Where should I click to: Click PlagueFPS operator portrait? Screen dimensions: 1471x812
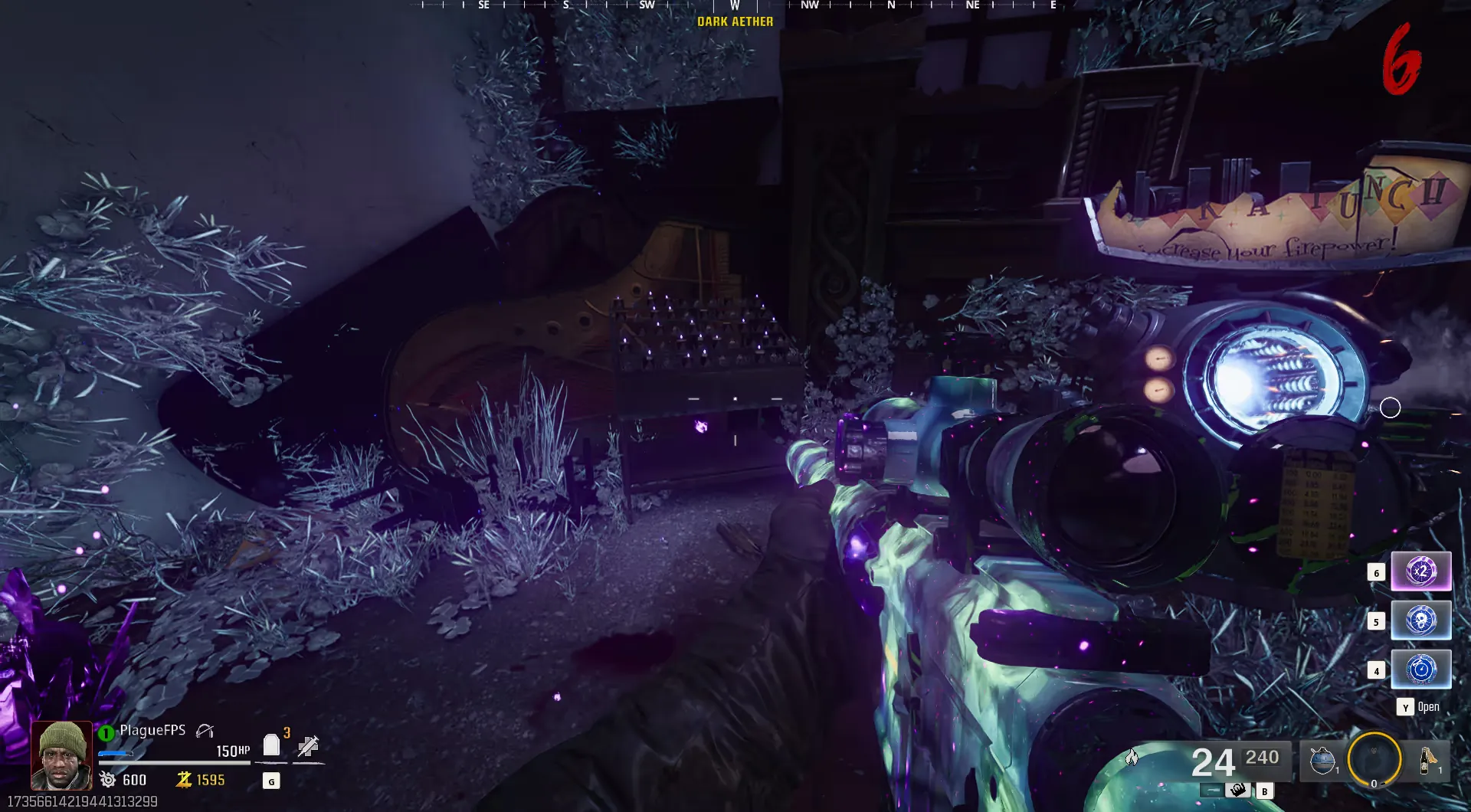61,755
